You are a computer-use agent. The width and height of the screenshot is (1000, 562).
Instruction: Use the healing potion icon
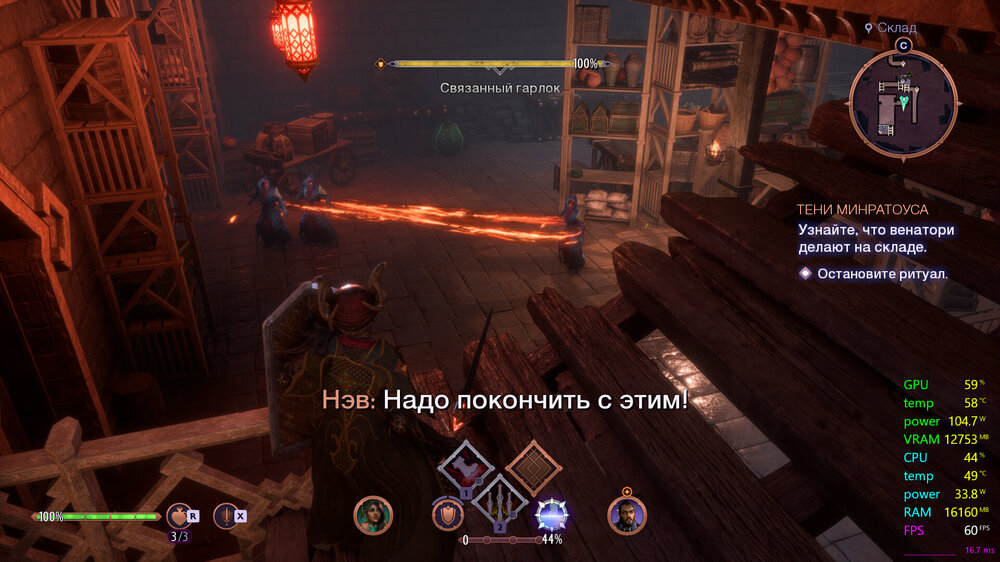pos(179,515)
